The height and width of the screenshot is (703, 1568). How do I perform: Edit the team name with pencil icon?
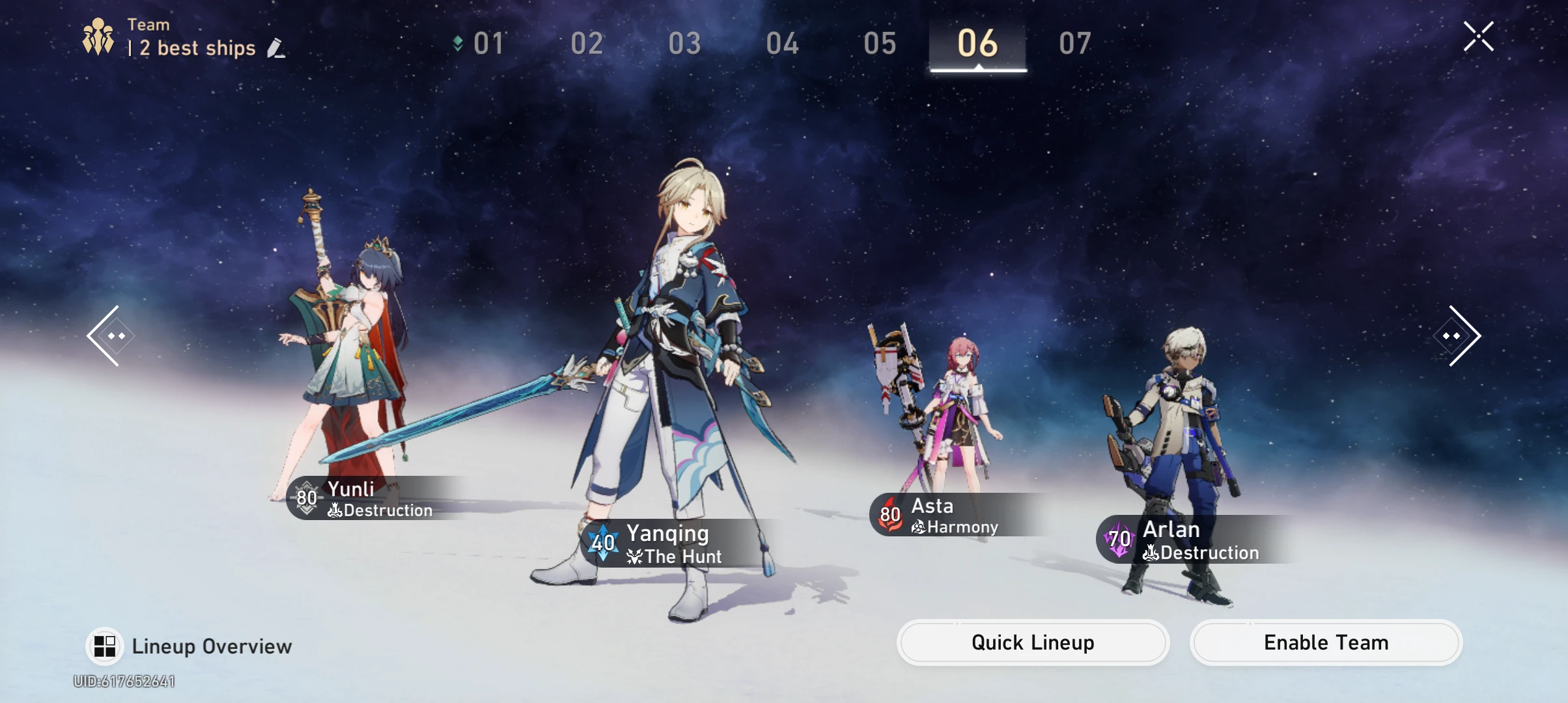click(276, 48)
